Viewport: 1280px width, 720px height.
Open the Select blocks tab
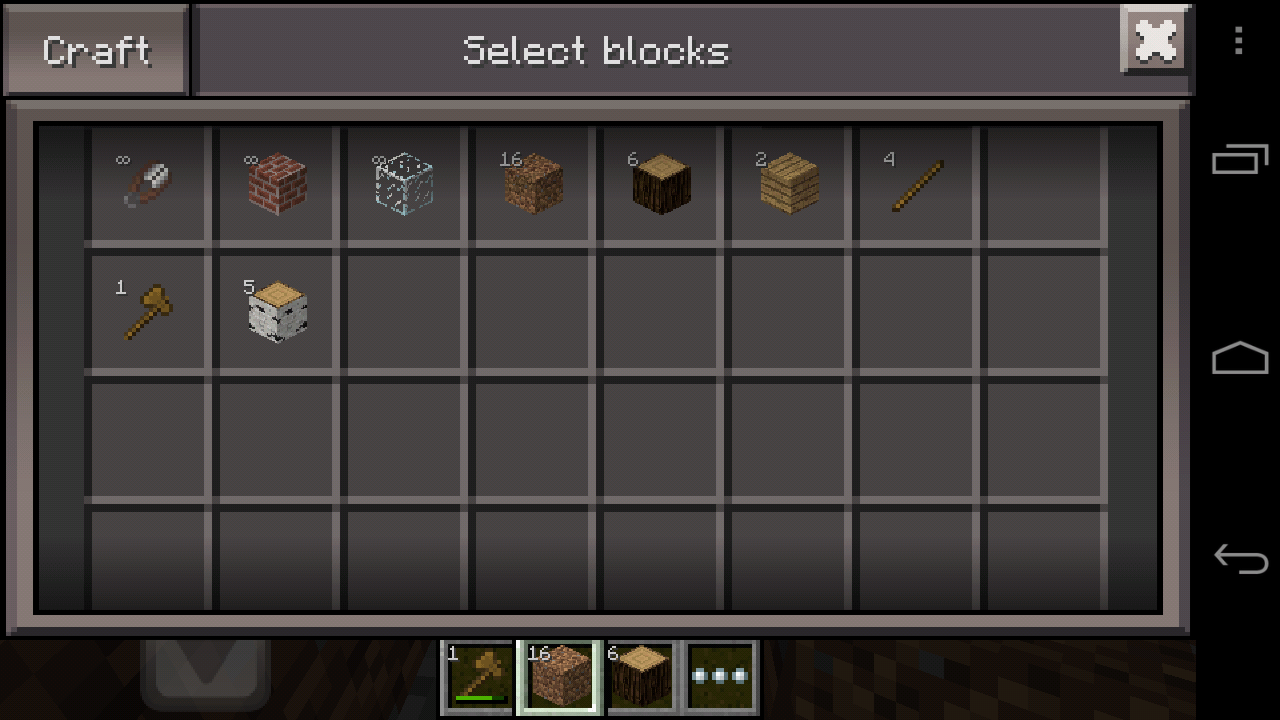coord(596,48)
